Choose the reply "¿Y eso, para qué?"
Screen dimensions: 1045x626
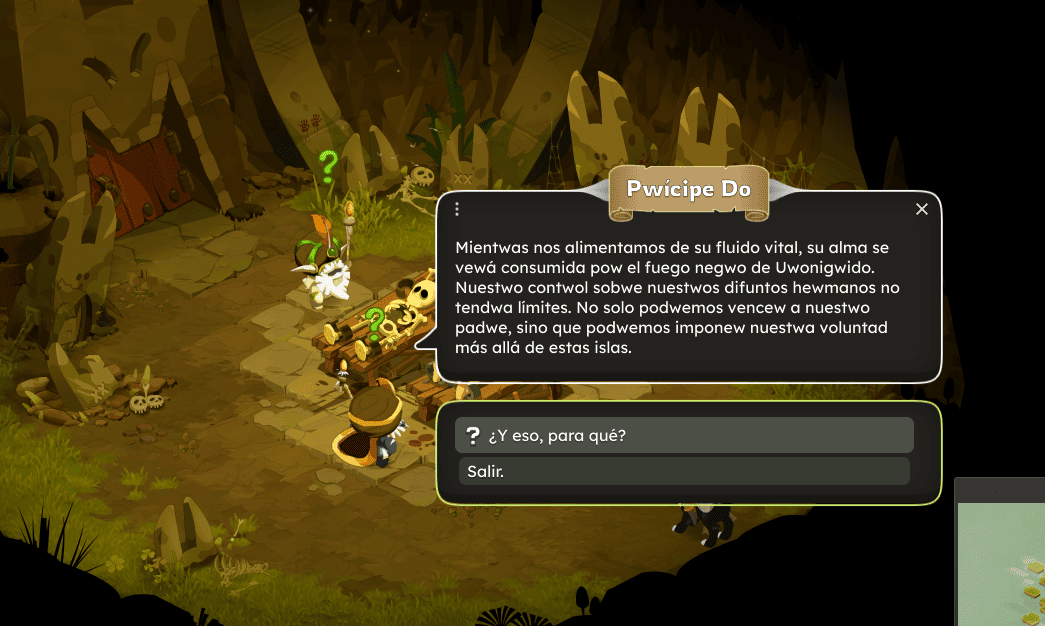pyautogui.click(x=684, y=435)
